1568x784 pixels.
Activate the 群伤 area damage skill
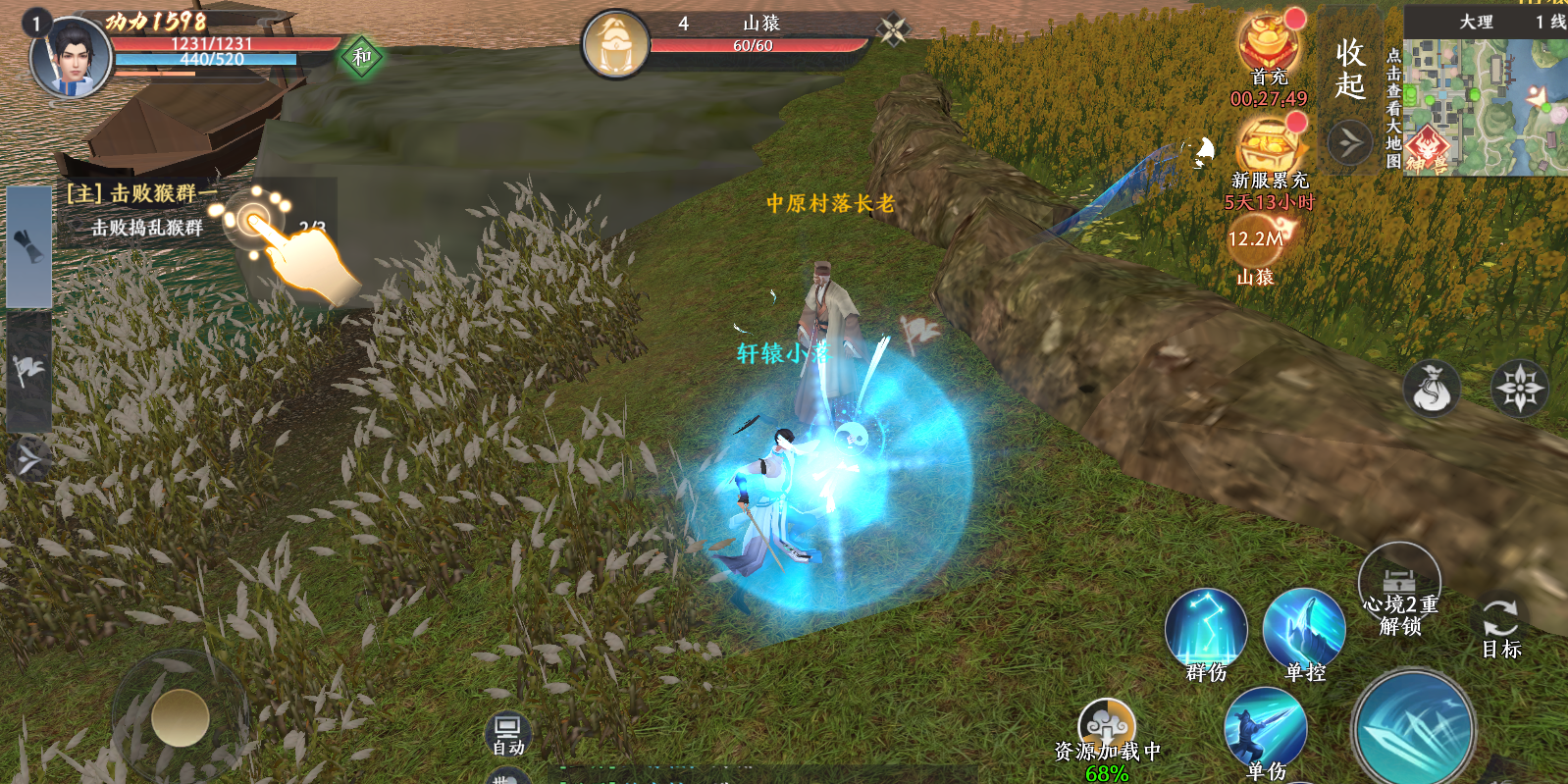[1206, 630]
